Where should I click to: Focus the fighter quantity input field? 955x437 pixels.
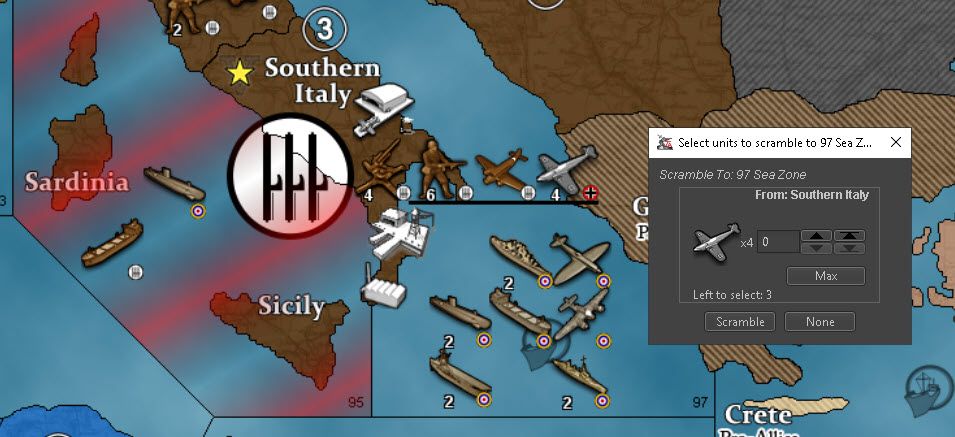(x=777, y=242)
